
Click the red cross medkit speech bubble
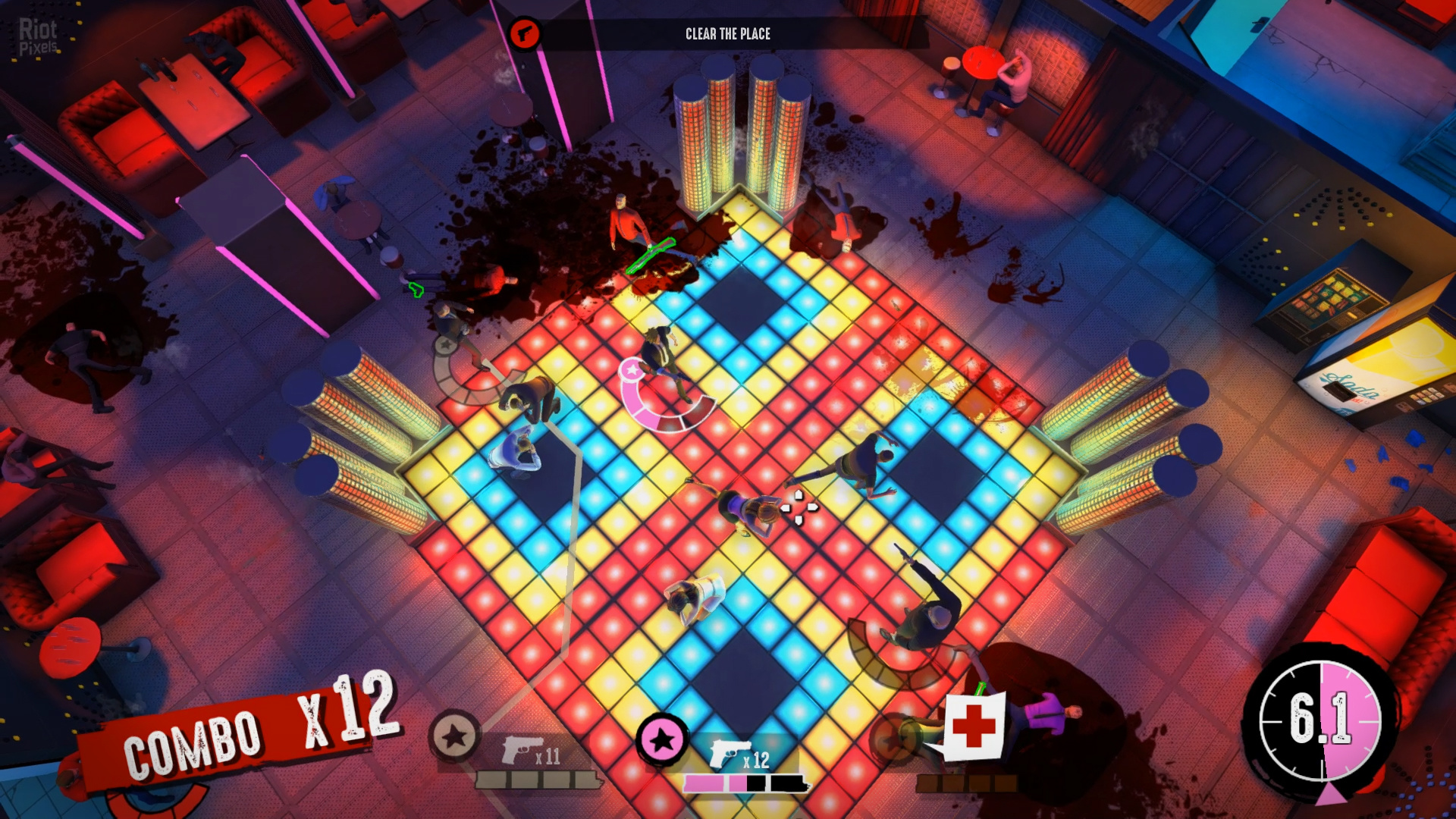[x=974, y=725]
